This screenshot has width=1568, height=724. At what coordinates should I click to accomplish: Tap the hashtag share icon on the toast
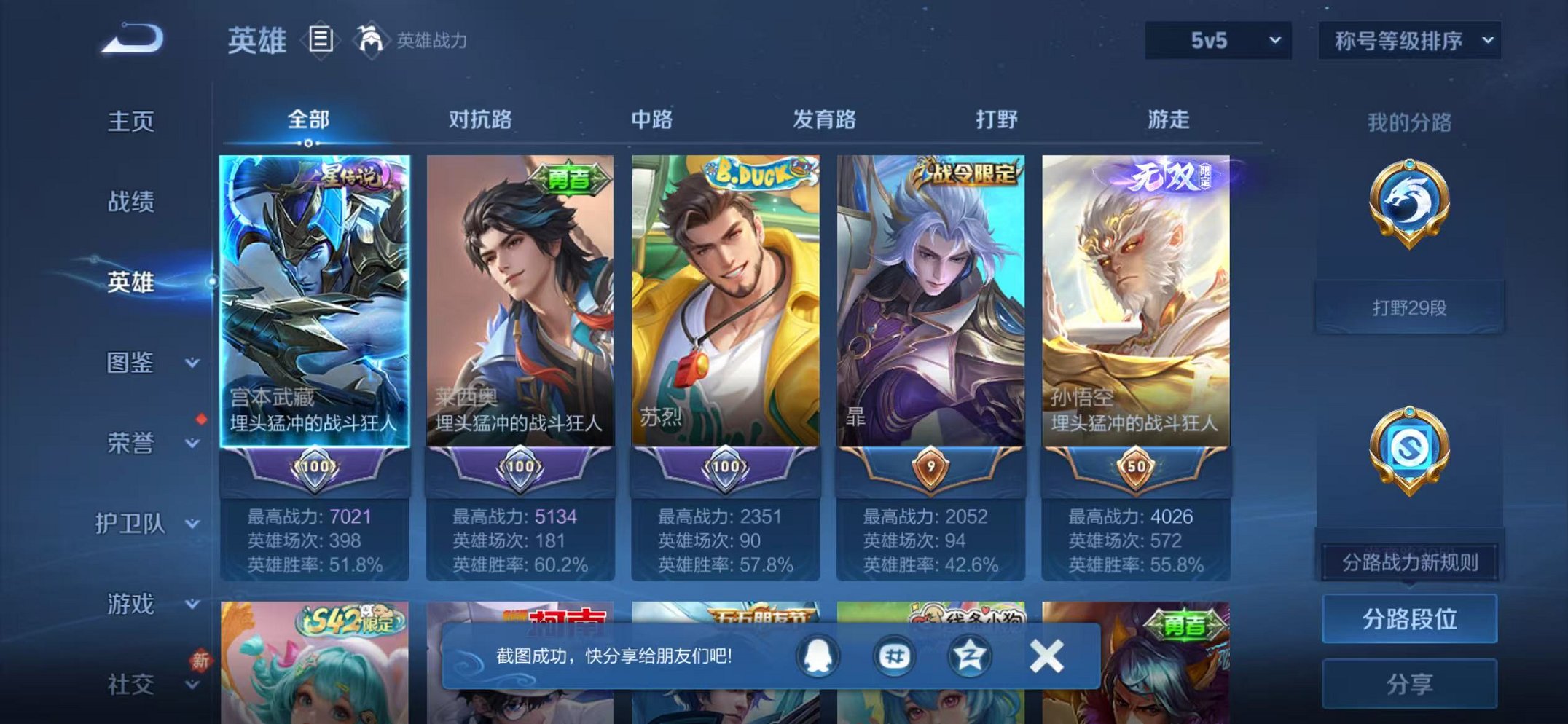(896, 655)
